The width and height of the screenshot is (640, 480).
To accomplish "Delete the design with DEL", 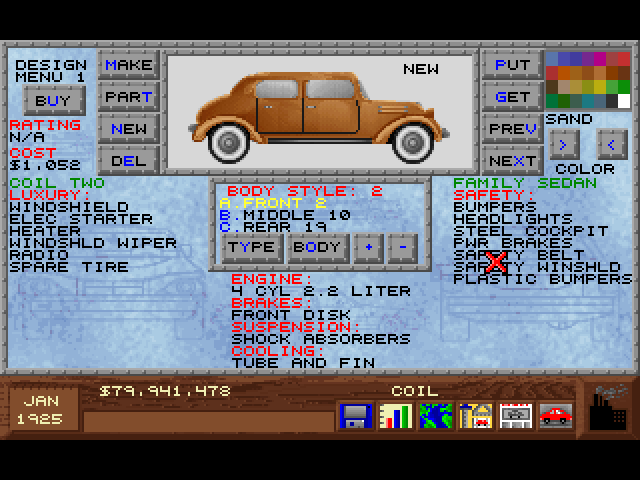I will pos(129,160).
